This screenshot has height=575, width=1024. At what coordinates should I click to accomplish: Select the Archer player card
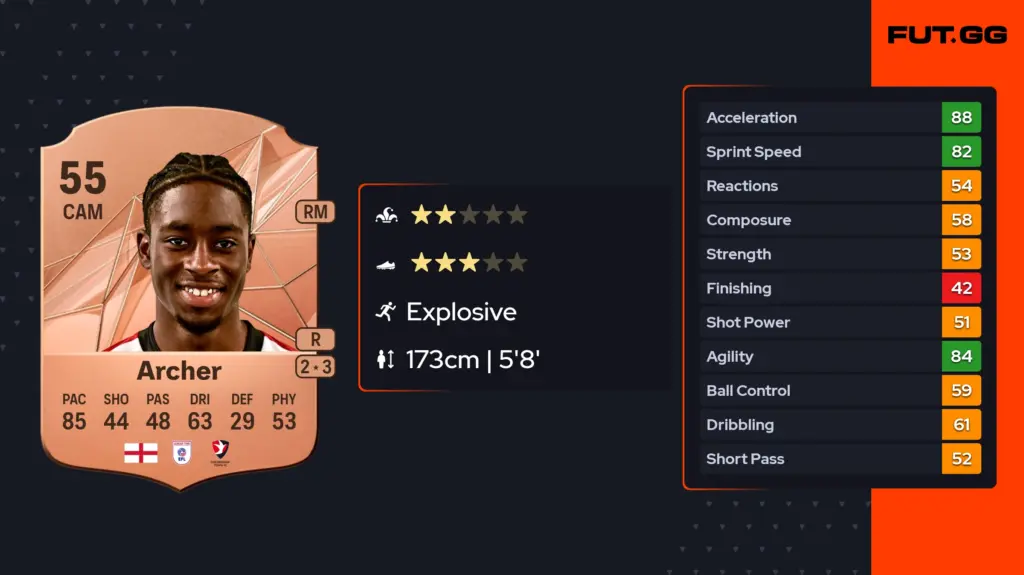tap(180, 300)
